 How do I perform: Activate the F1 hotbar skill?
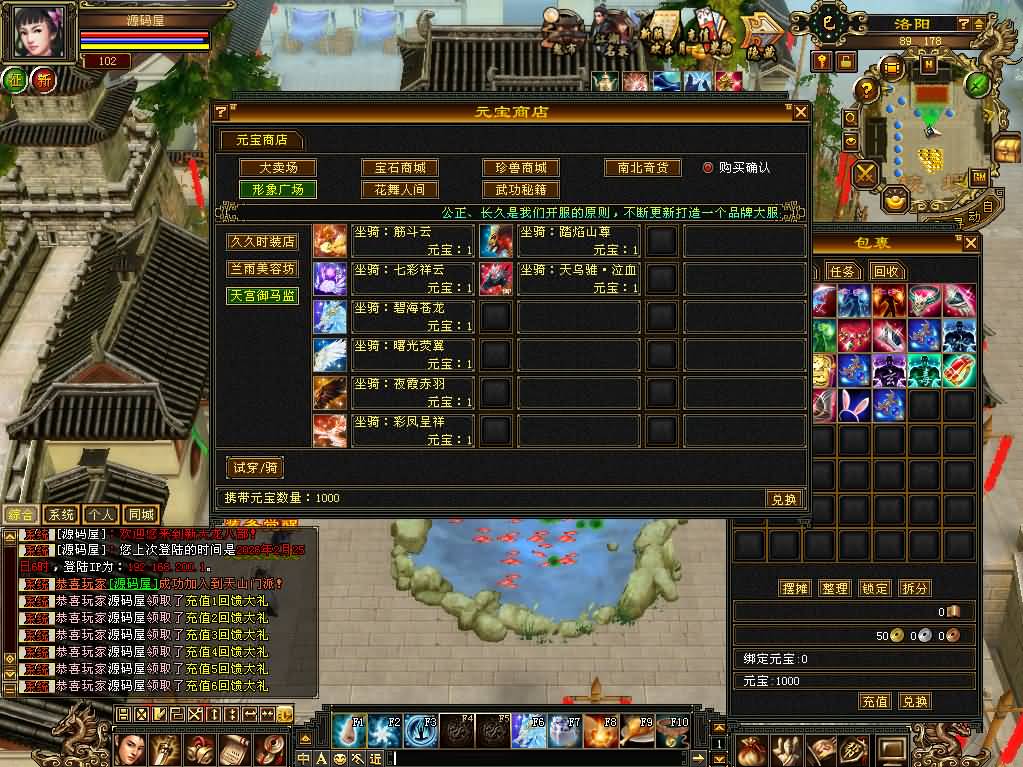pos(349,731)
